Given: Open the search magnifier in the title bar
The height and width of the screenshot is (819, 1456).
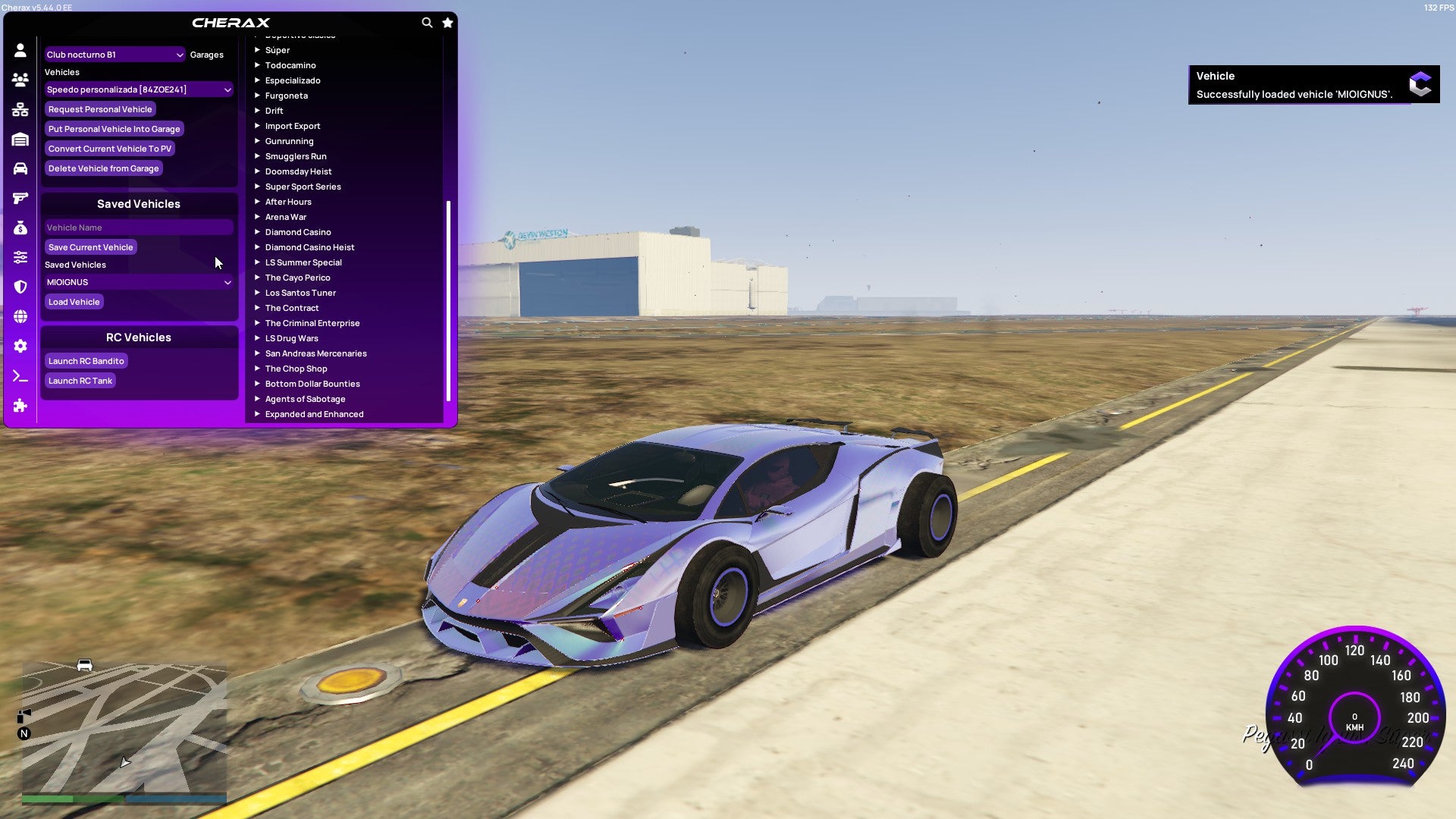Looking at the screenshot, I should pos(427,23).
